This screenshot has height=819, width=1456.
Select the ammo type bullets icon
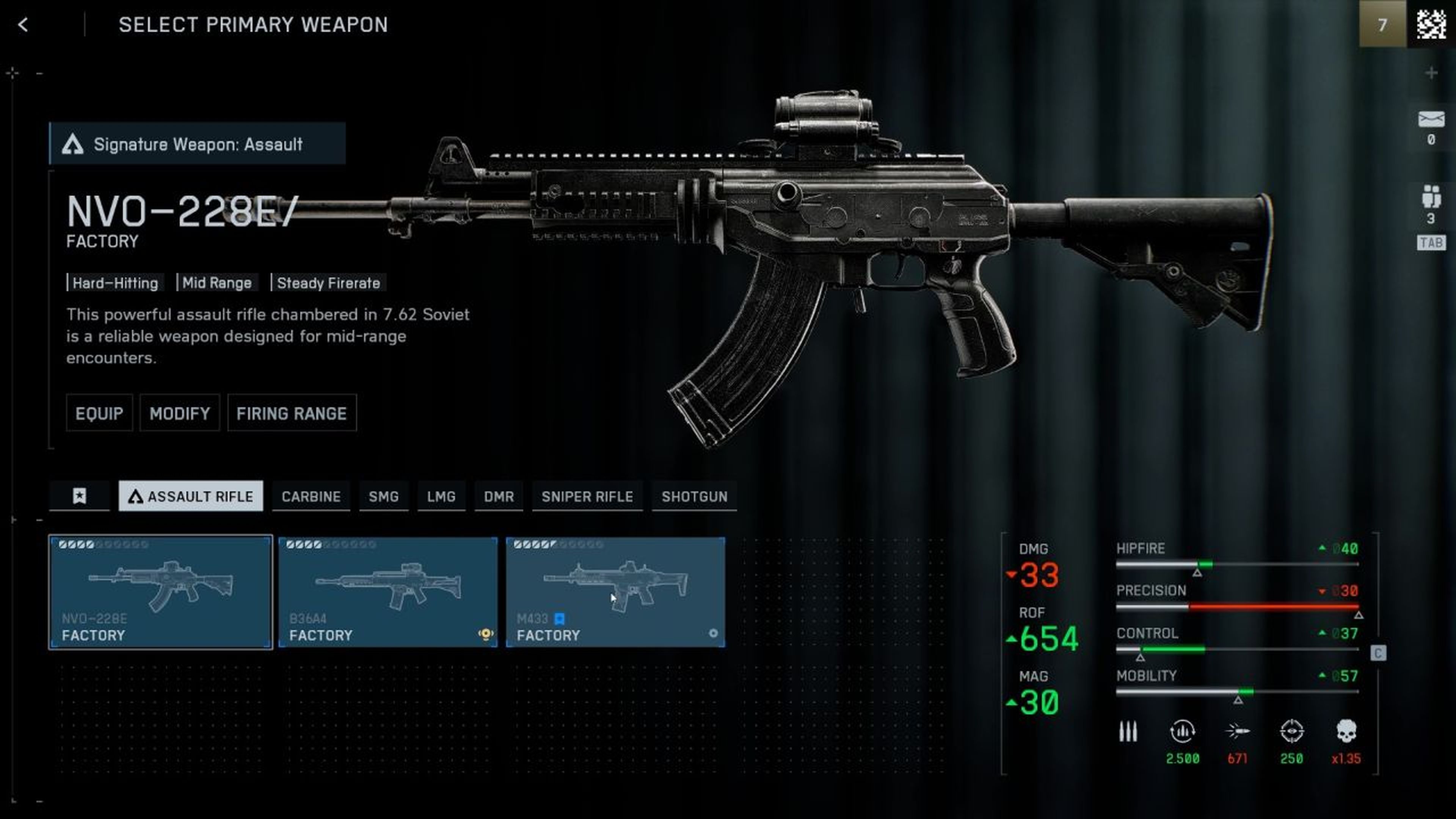[x=1128, y=731]
